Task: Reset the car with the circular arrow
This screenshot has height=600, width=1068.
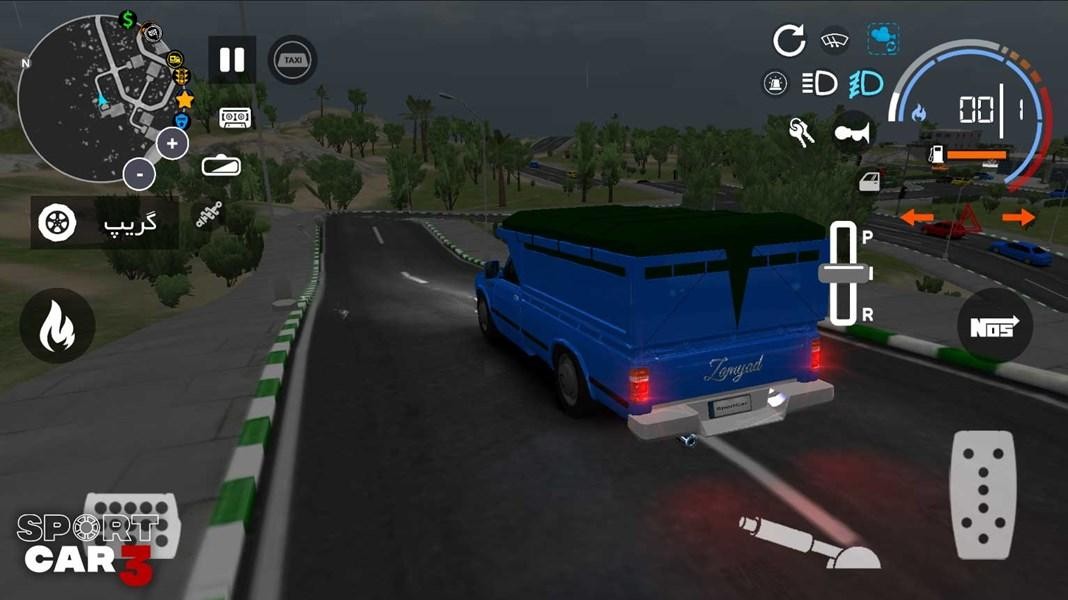Action: (x=789, y=40)
